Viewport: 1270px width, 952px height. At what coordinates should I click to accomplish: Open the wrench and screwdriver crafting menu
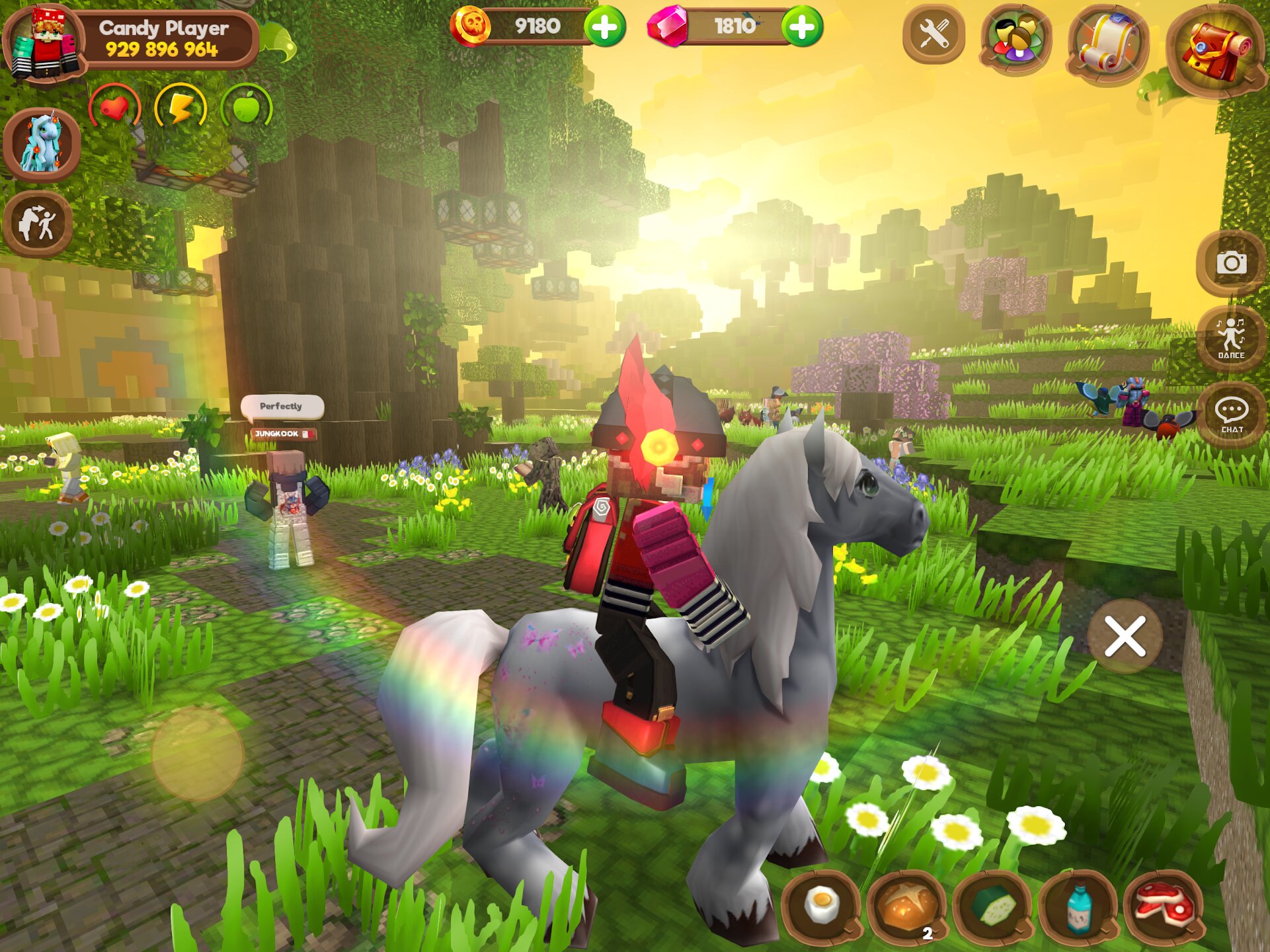pyautogui.click(x=933, y=34)
